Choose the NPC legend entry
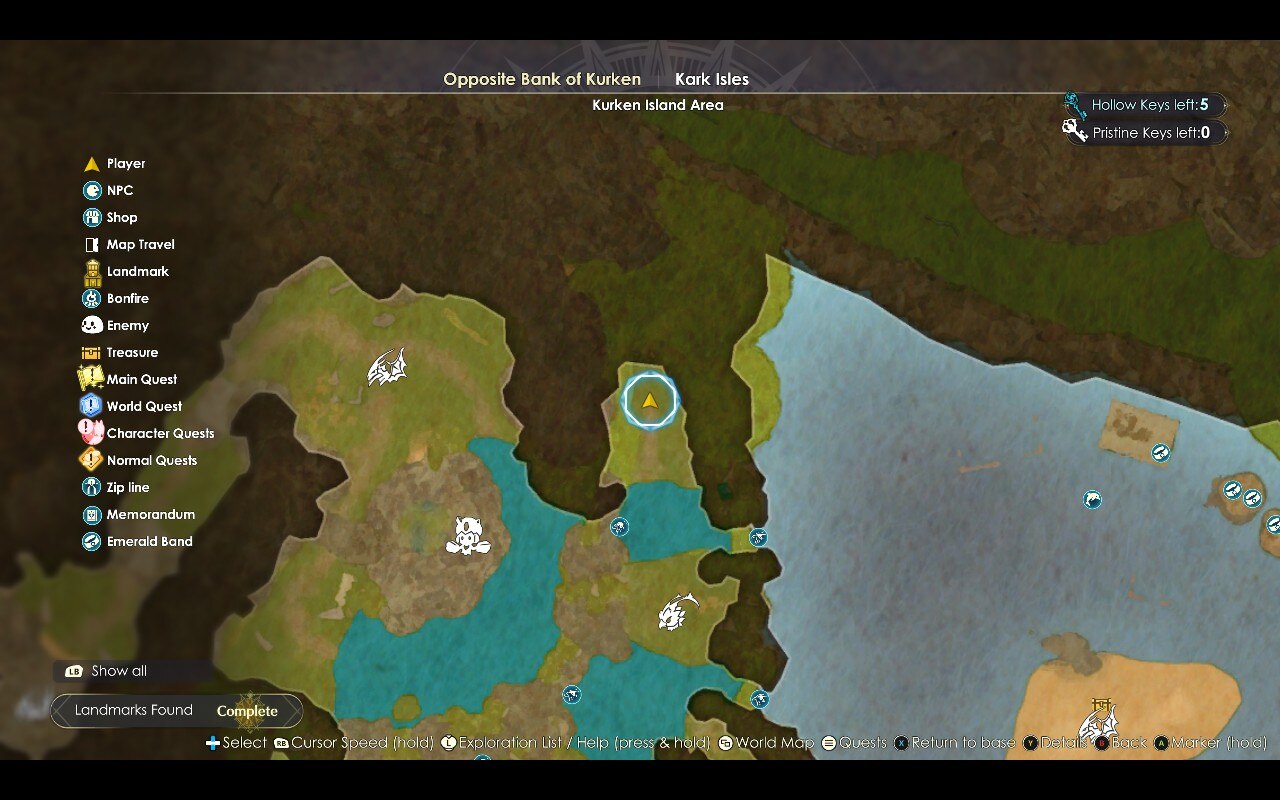The height and width of the screenshot is (800, 1280). (x=119, y=190)
